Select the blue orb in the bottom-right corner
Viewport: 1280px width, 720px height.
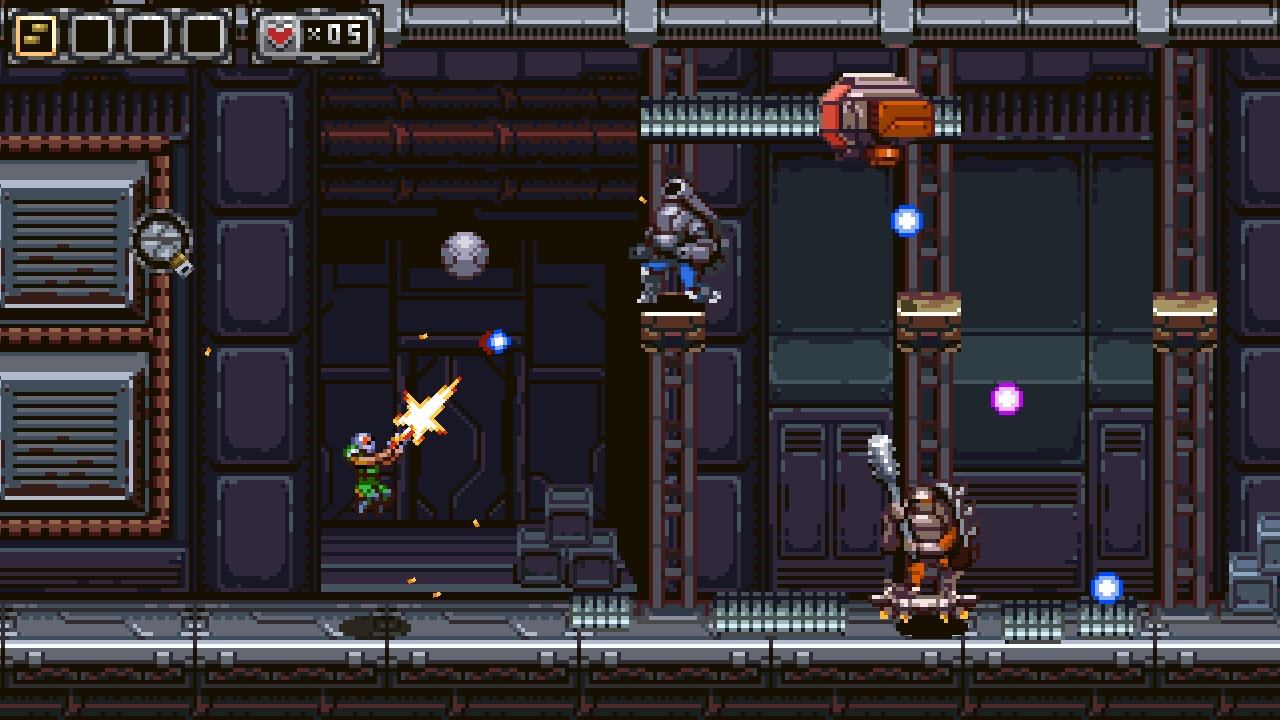[x=1106, y=588]
